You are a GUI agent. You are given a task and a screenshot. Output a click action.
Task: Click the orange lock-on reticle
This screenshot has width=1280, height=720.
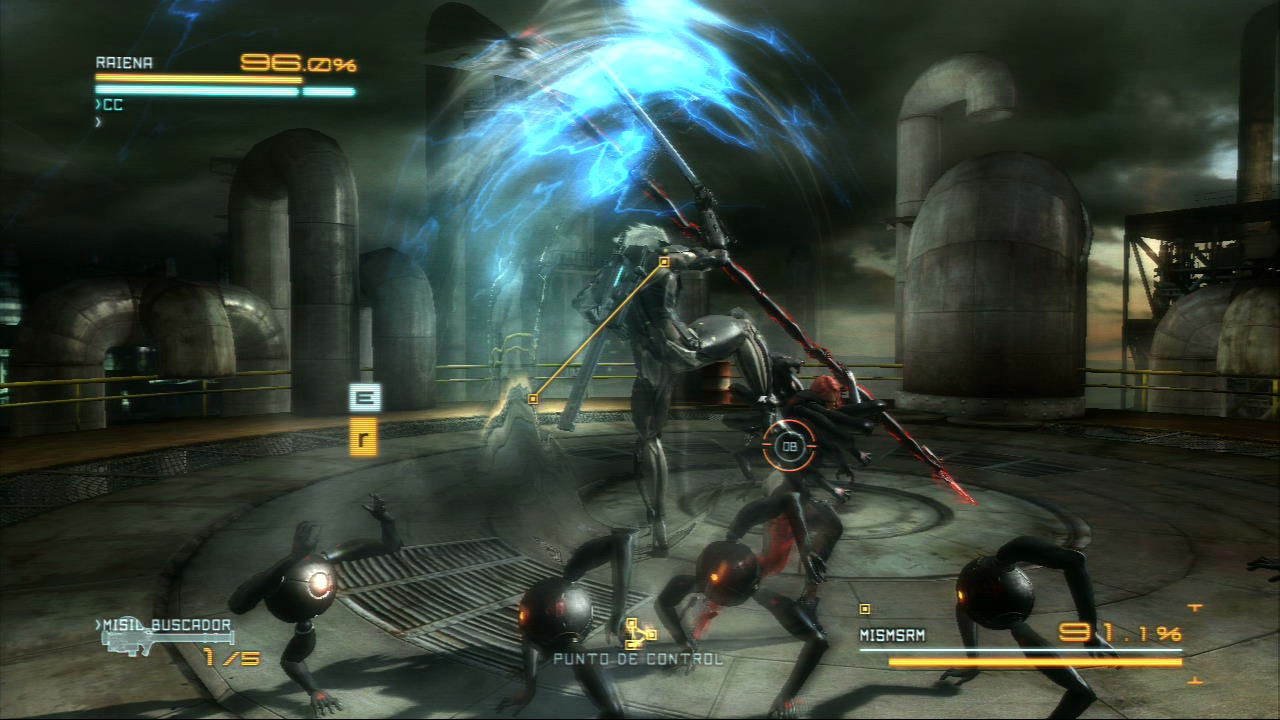pos(790,446)
